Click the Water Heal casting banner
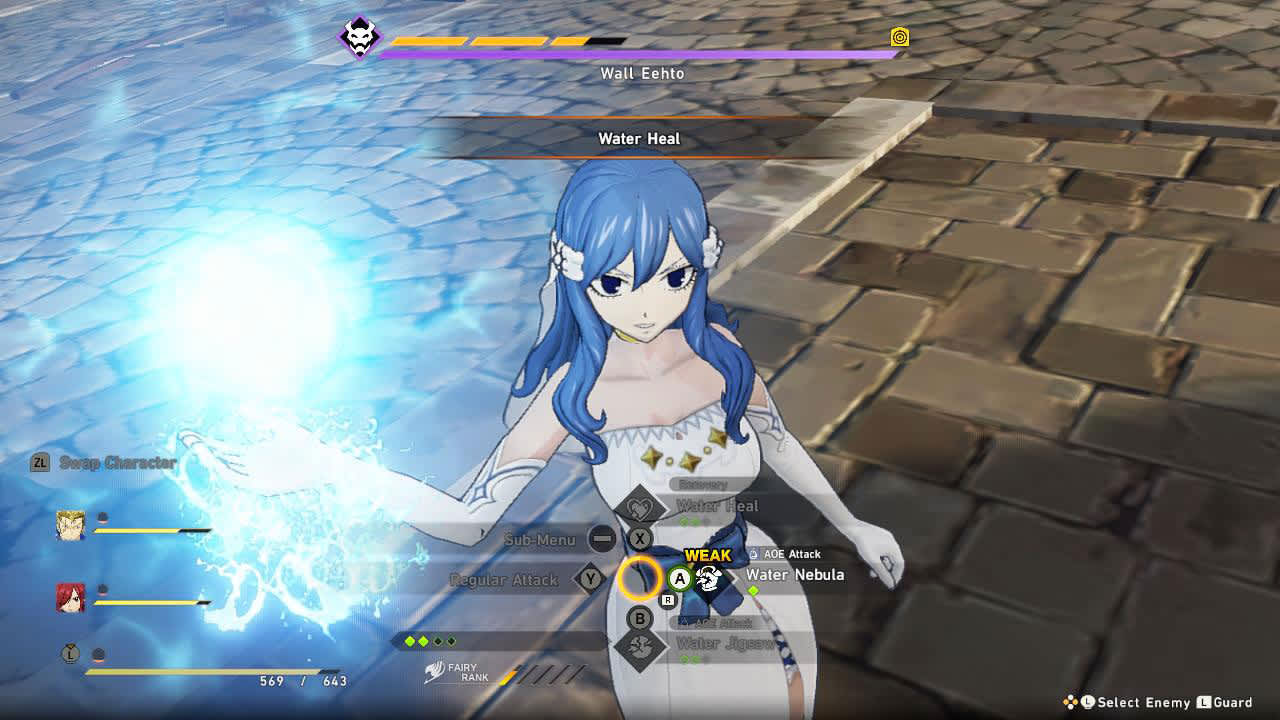1280x720 pixels. click(x=638, y=139)
